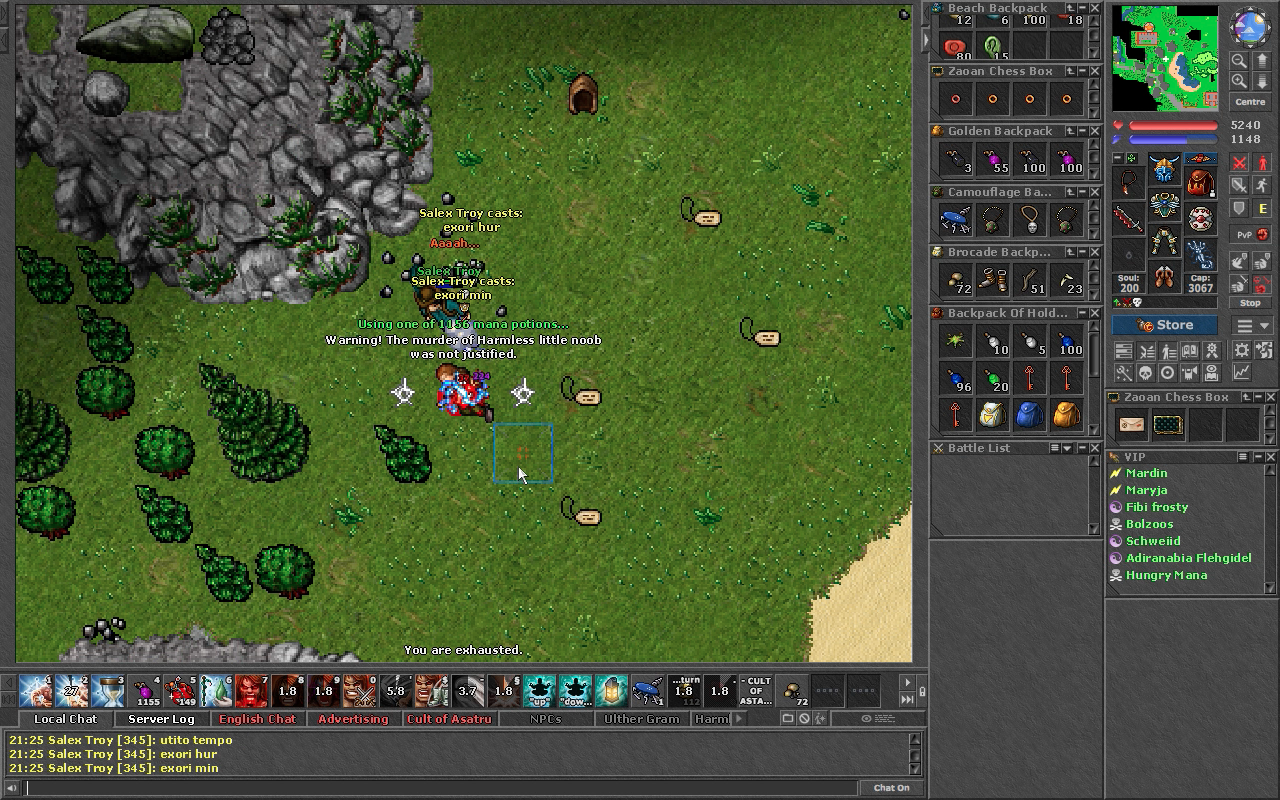This screenshot has height=800, width=1280.
Task: Switch to the Cult of Asatru tab
Action: [x=449, y=719]
